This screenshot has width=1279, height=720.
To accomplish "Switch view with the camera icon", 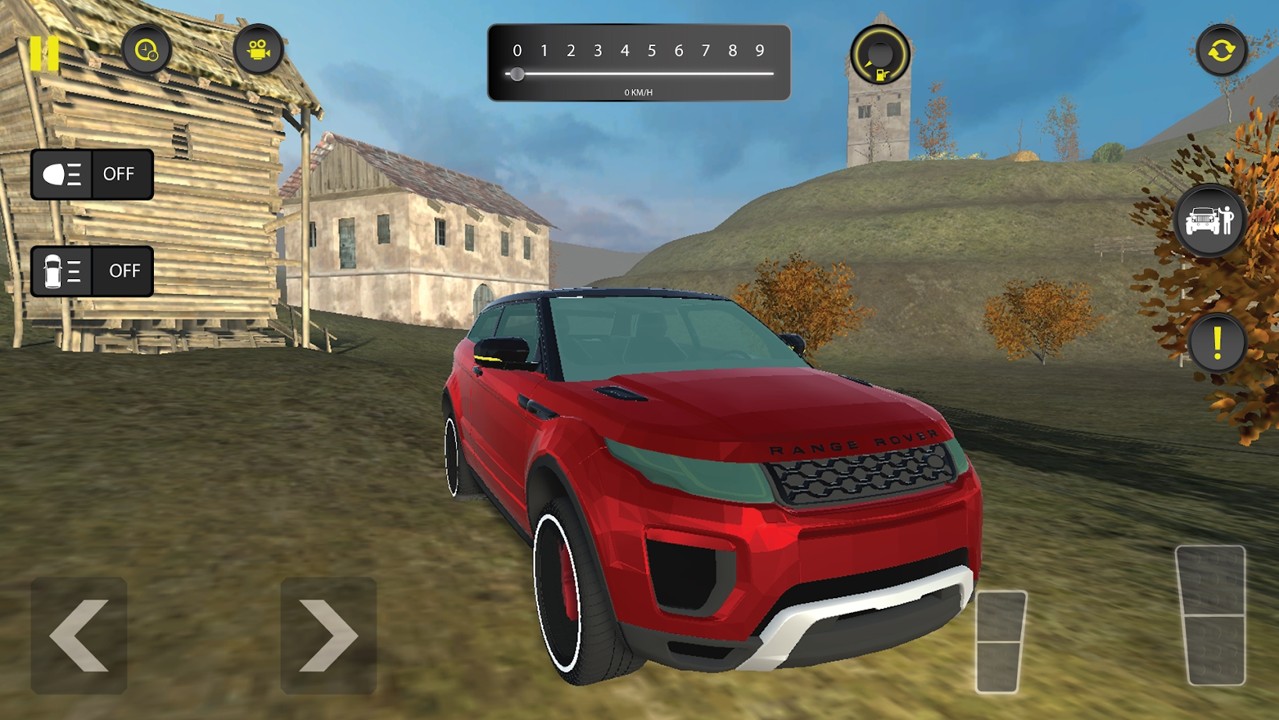I will point(259,49).
